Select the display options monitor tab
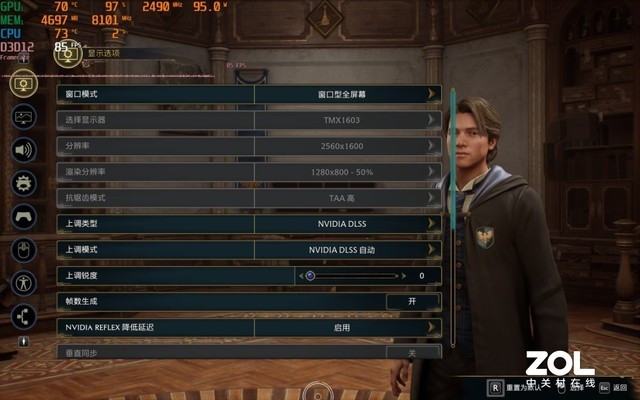Image resolution: width=640 pixels, height=400 pixels. [x=24, y=84]
